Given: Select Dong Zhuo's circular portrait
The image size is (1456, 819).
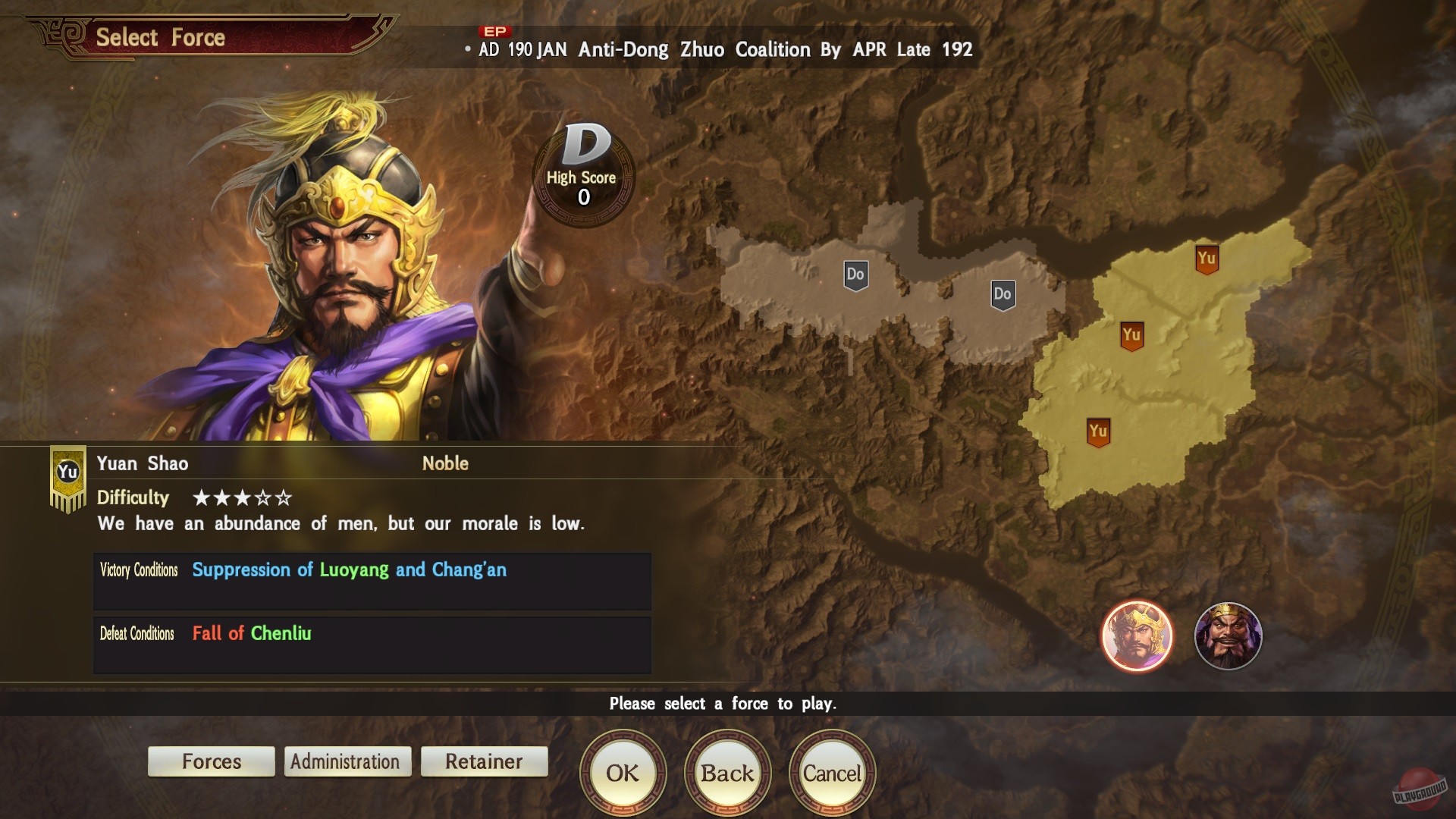Looking at the screenshot, I should pyautogui.click(x=1230, y=637).
